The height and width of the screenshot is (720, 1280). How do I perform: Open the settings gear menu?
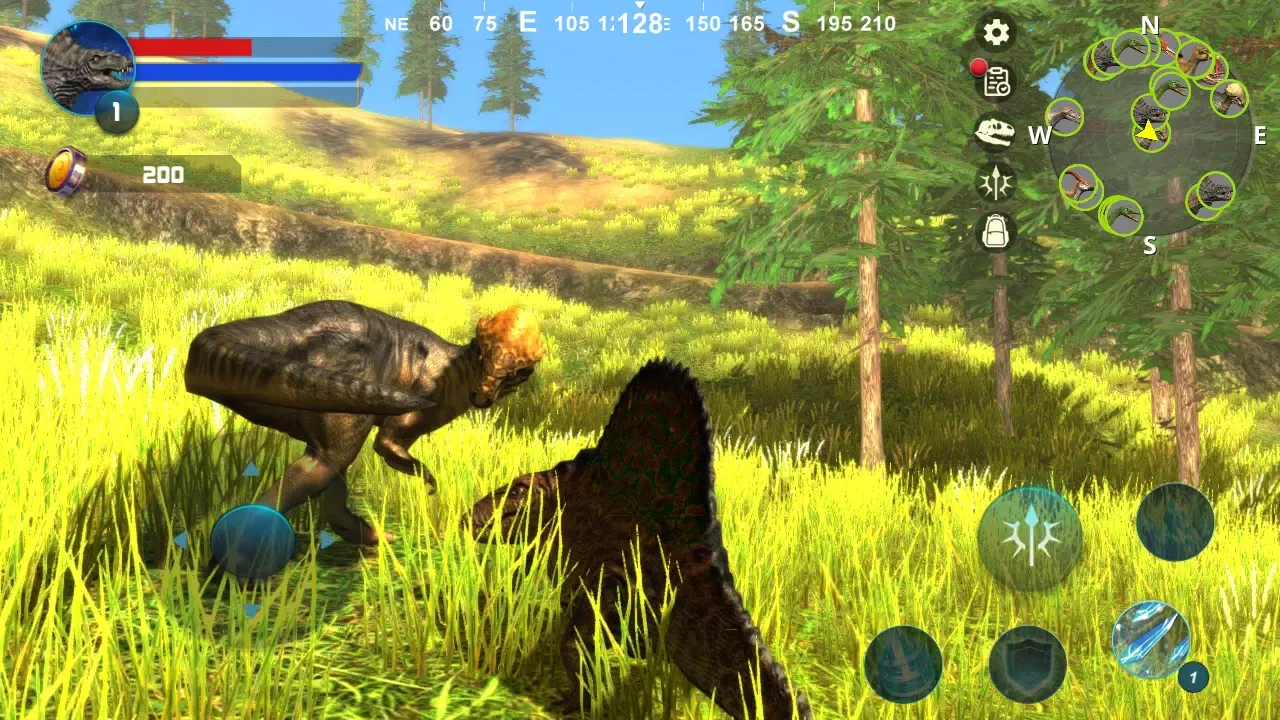[996, 33]
